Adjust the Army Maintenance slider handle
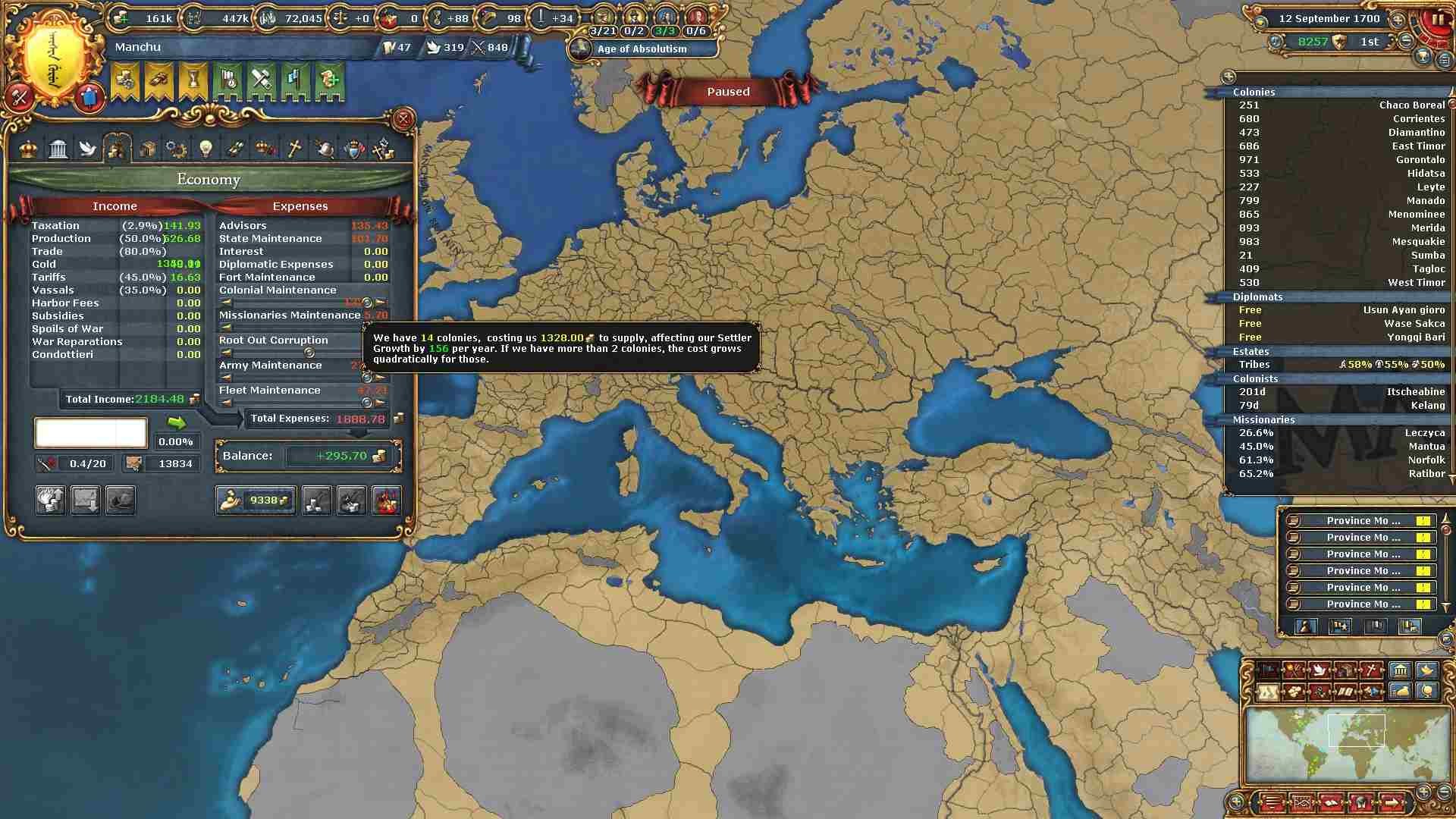This screenshot has width=1456, height=819. [x=367, y=377]
